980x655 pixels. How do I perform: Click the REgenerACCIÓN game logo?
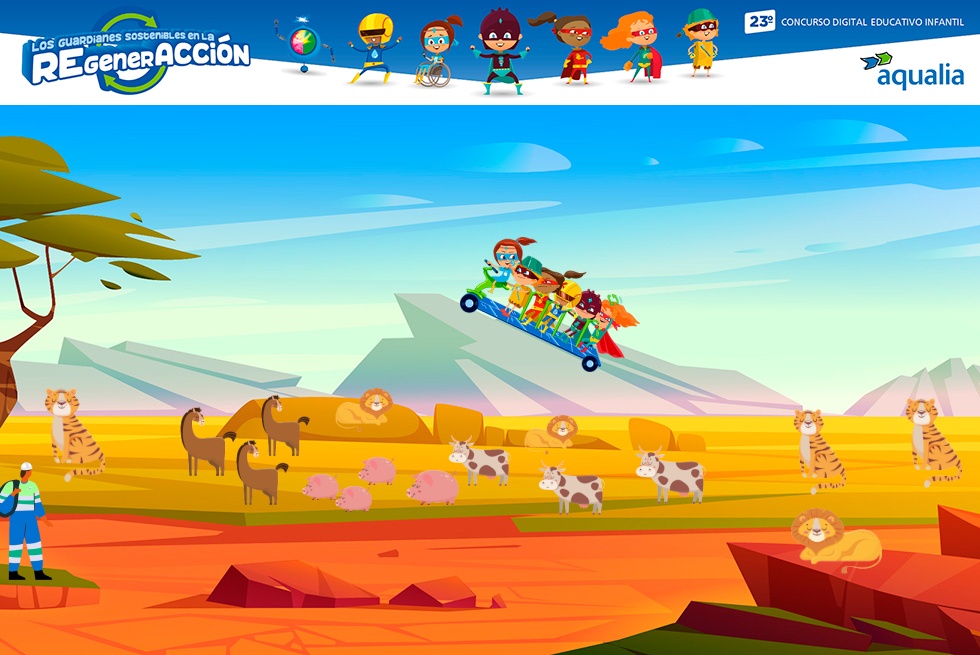point(137,56)
